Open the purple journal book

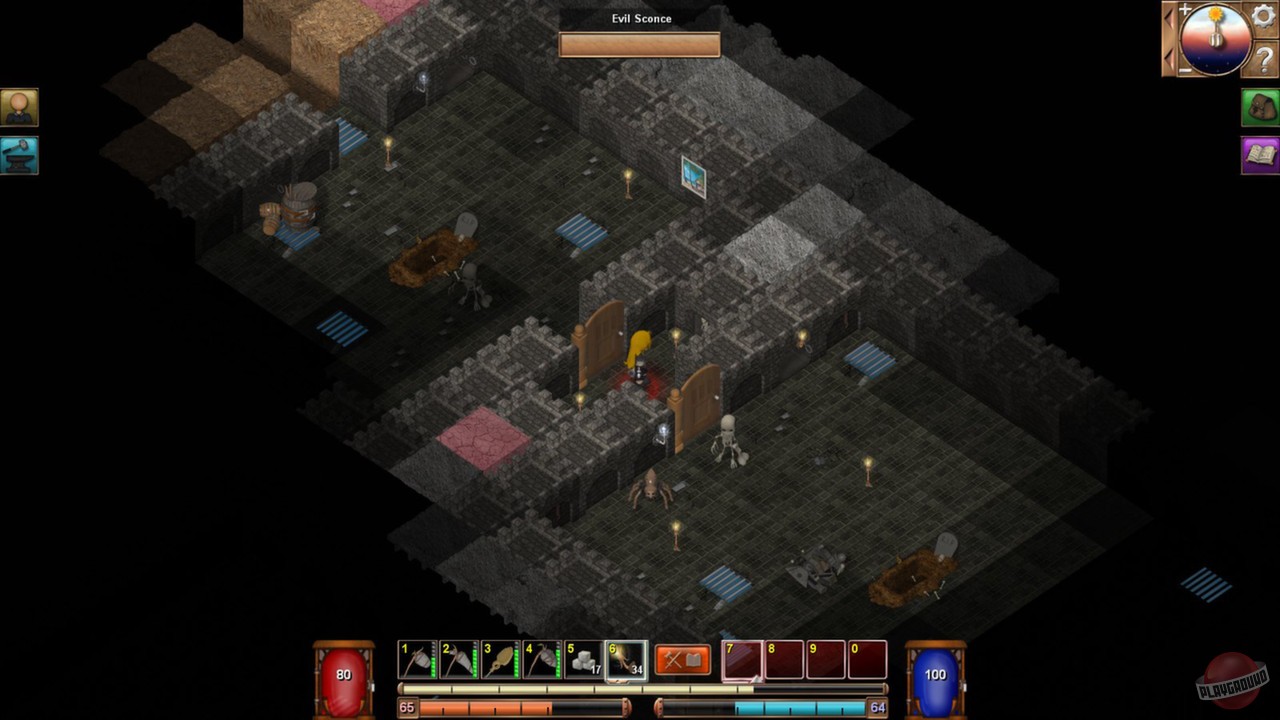pyautogui.click(x=1258, y=154)
